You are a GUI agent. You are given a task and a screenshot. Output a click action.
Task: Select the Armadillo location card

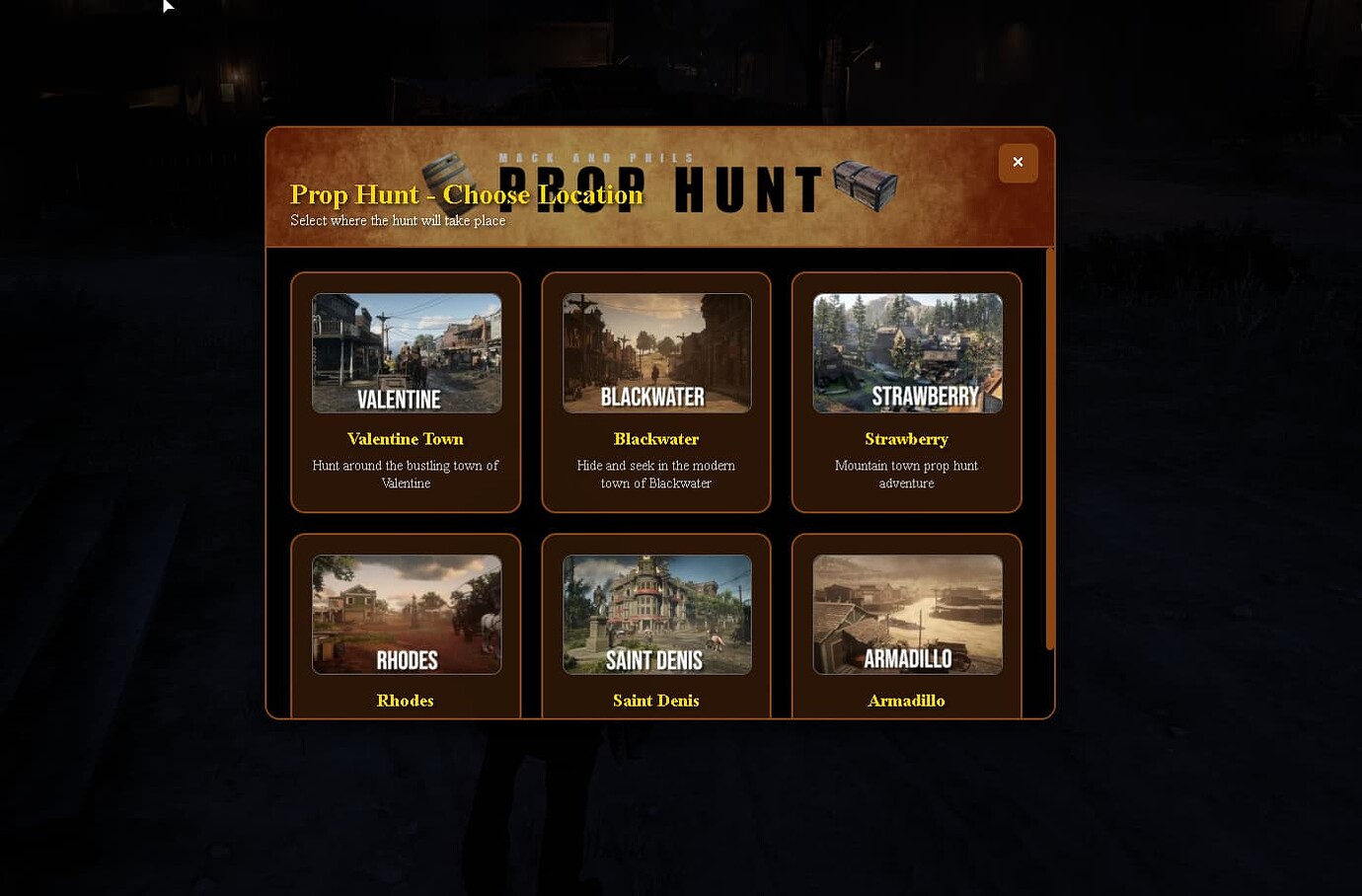(x=906, y=627)
